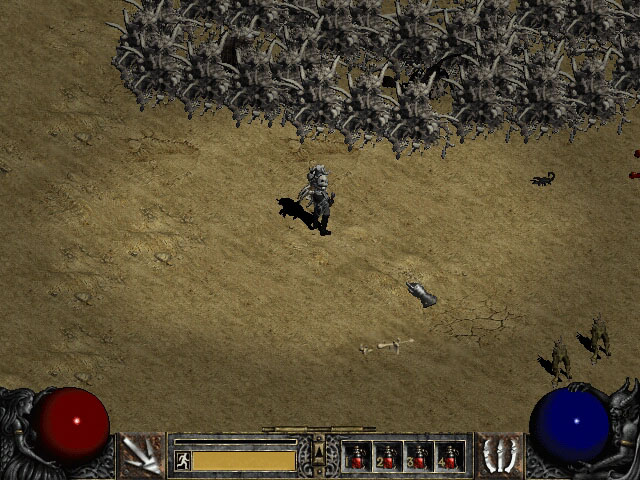
Task: Use the red potion in belt slot 3
Action: pos(419,456)
